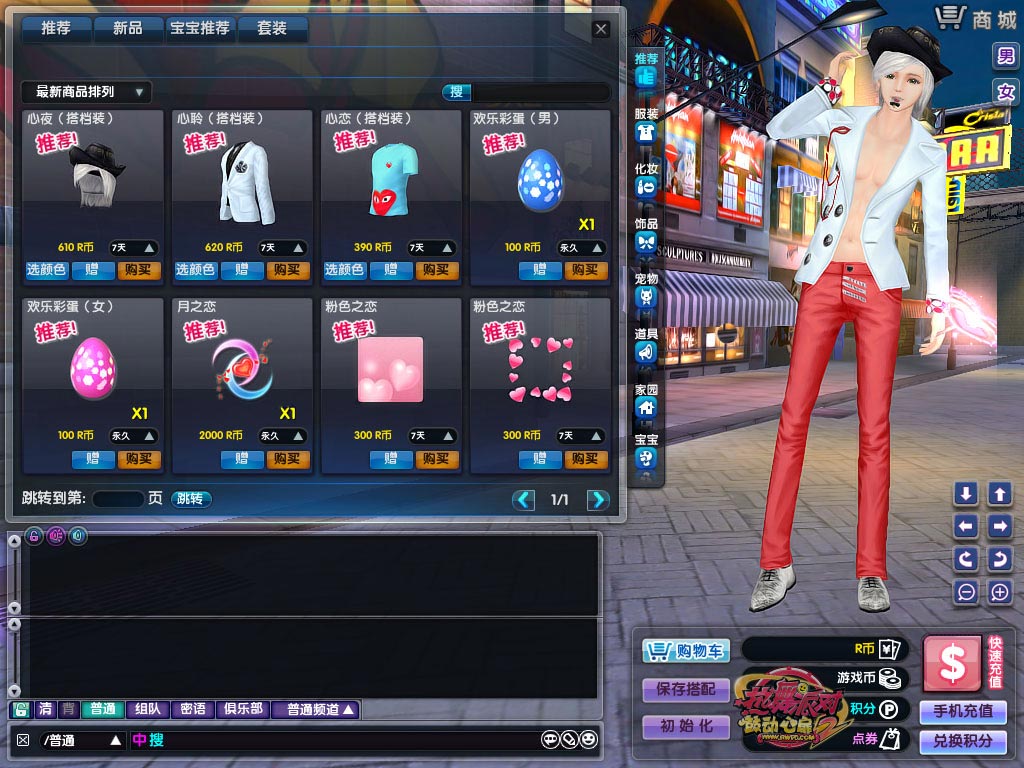The width and height of the screenshot is (1024, 768).
Task: Click the 跳转 page jump button
Action: [x=190, y=499]
